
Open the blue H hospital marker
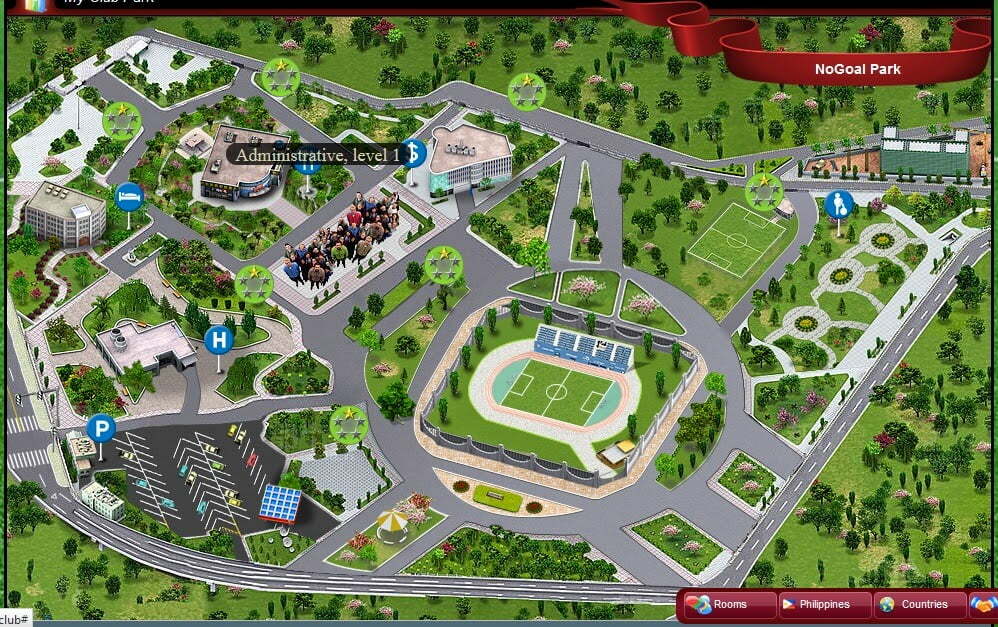click(x=217, y=341)
